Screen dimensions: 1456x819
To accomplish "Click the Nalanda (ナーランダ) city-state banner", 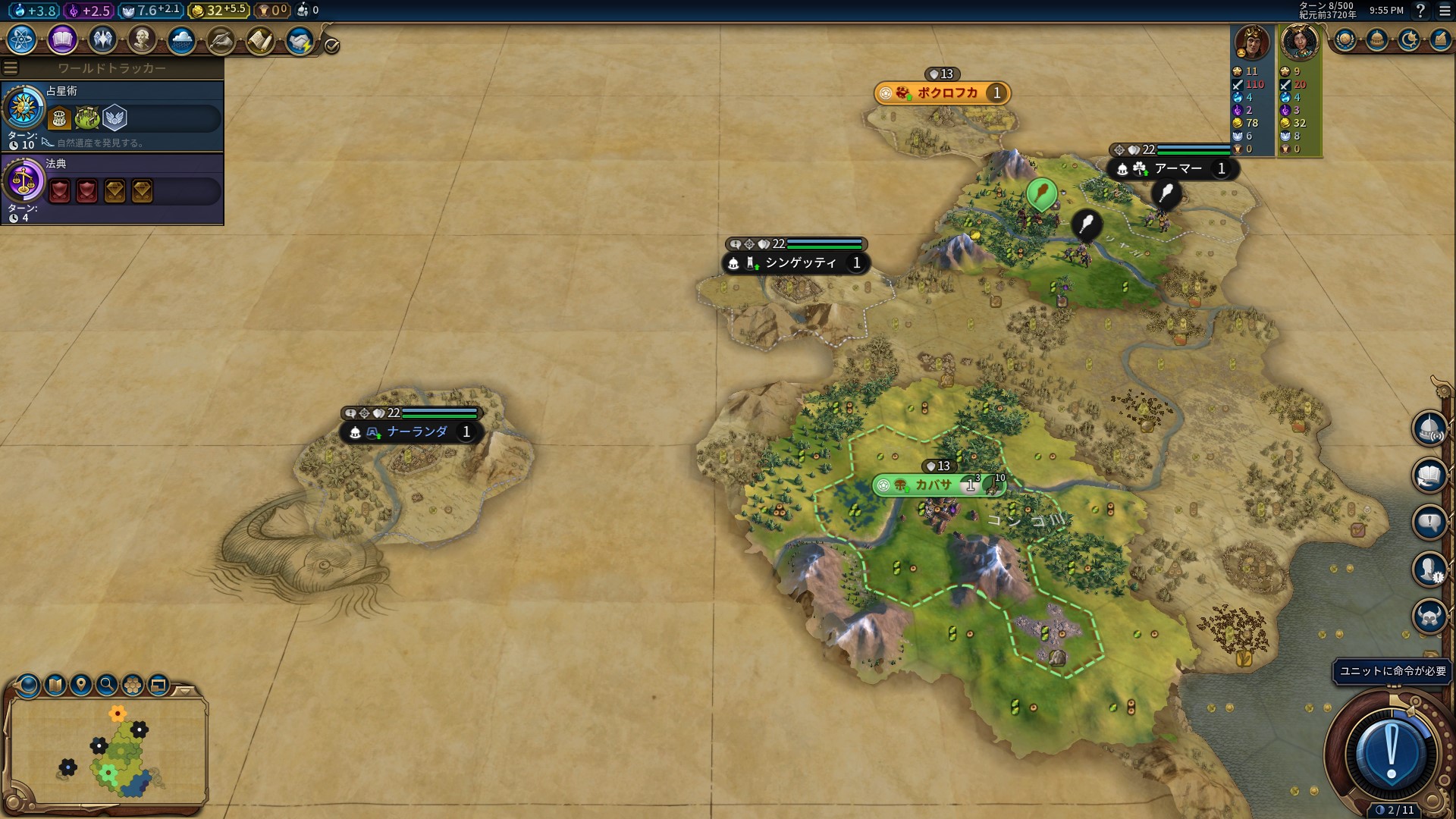I will click(x=416, y=432).
